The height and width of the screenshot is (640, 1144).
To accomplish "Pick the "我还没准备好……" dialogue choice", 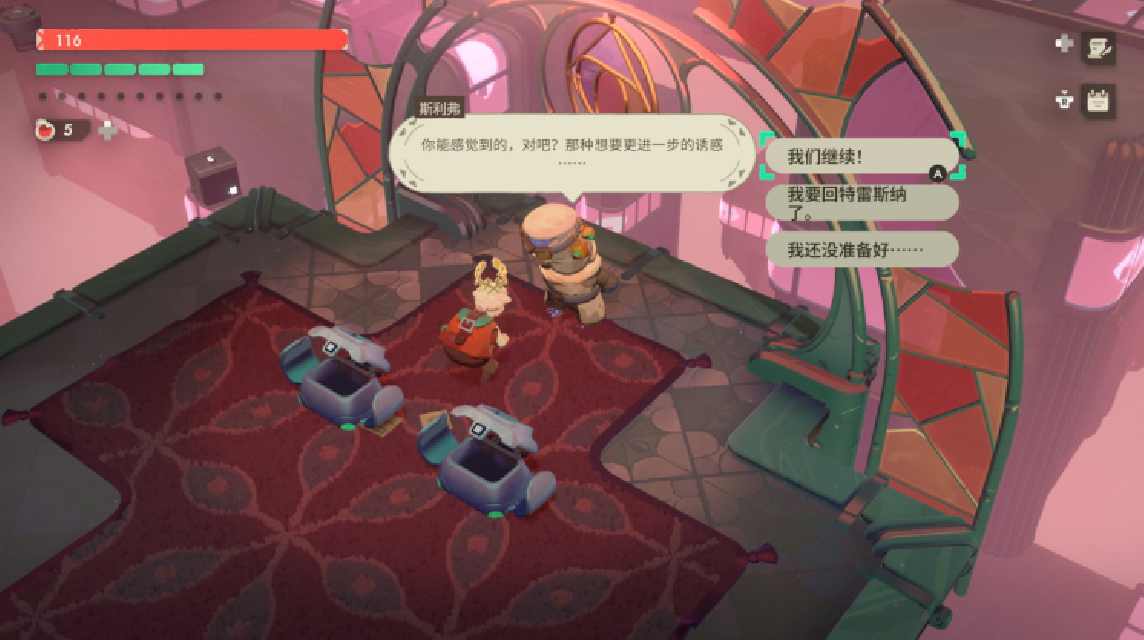I will [x=860, y=249].
